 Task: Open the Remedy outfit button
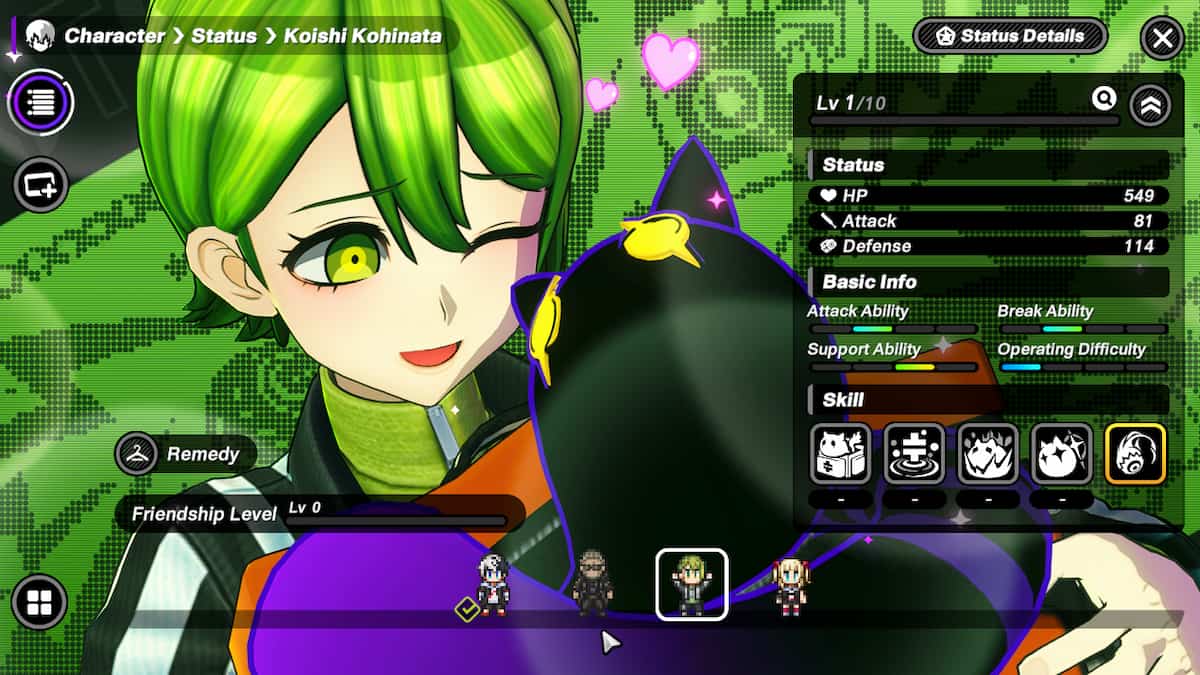(x=186, y=454)
